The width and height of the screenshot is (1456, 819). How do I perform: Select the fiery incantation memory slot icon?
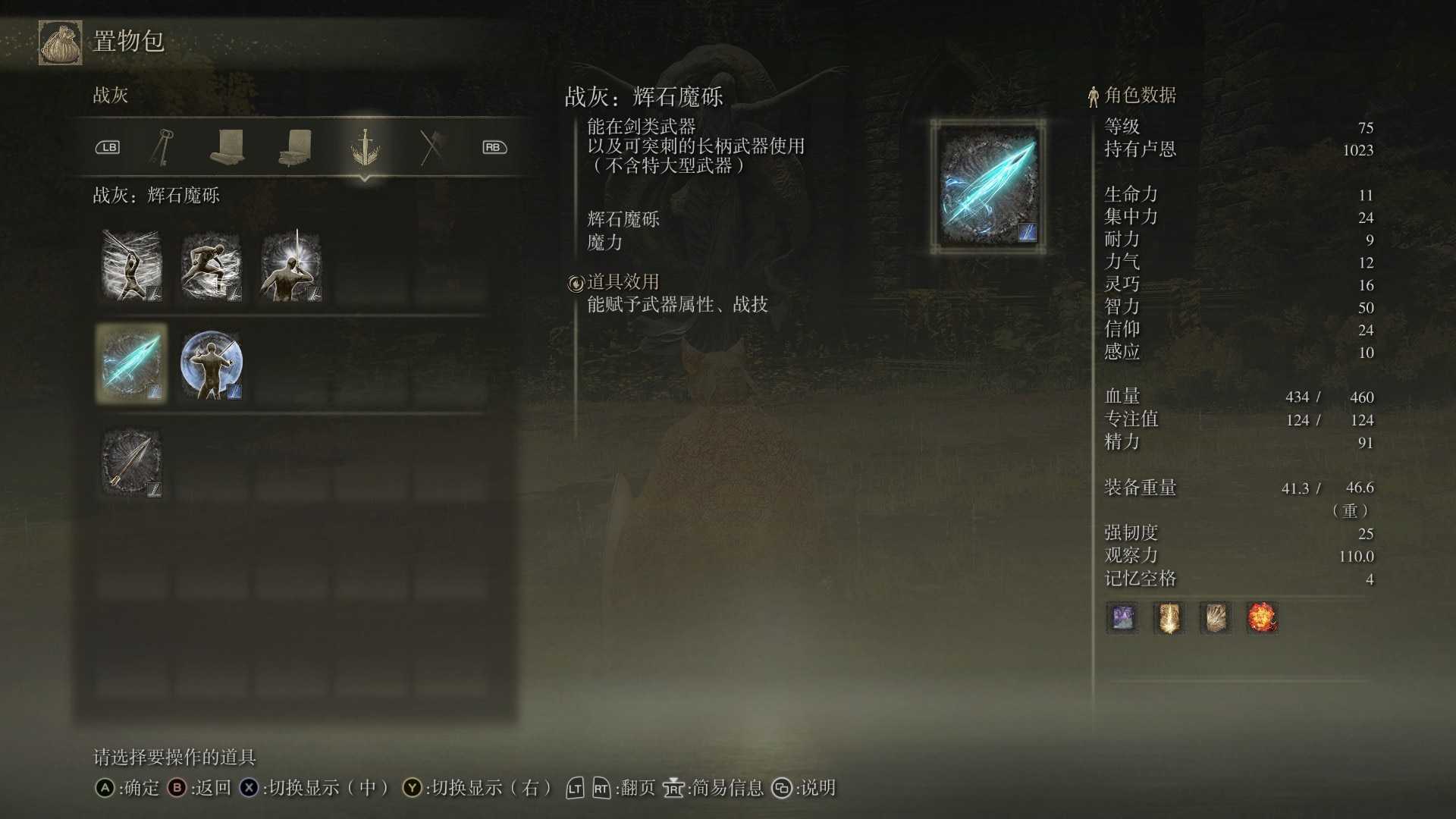(x=1261, y=617)
